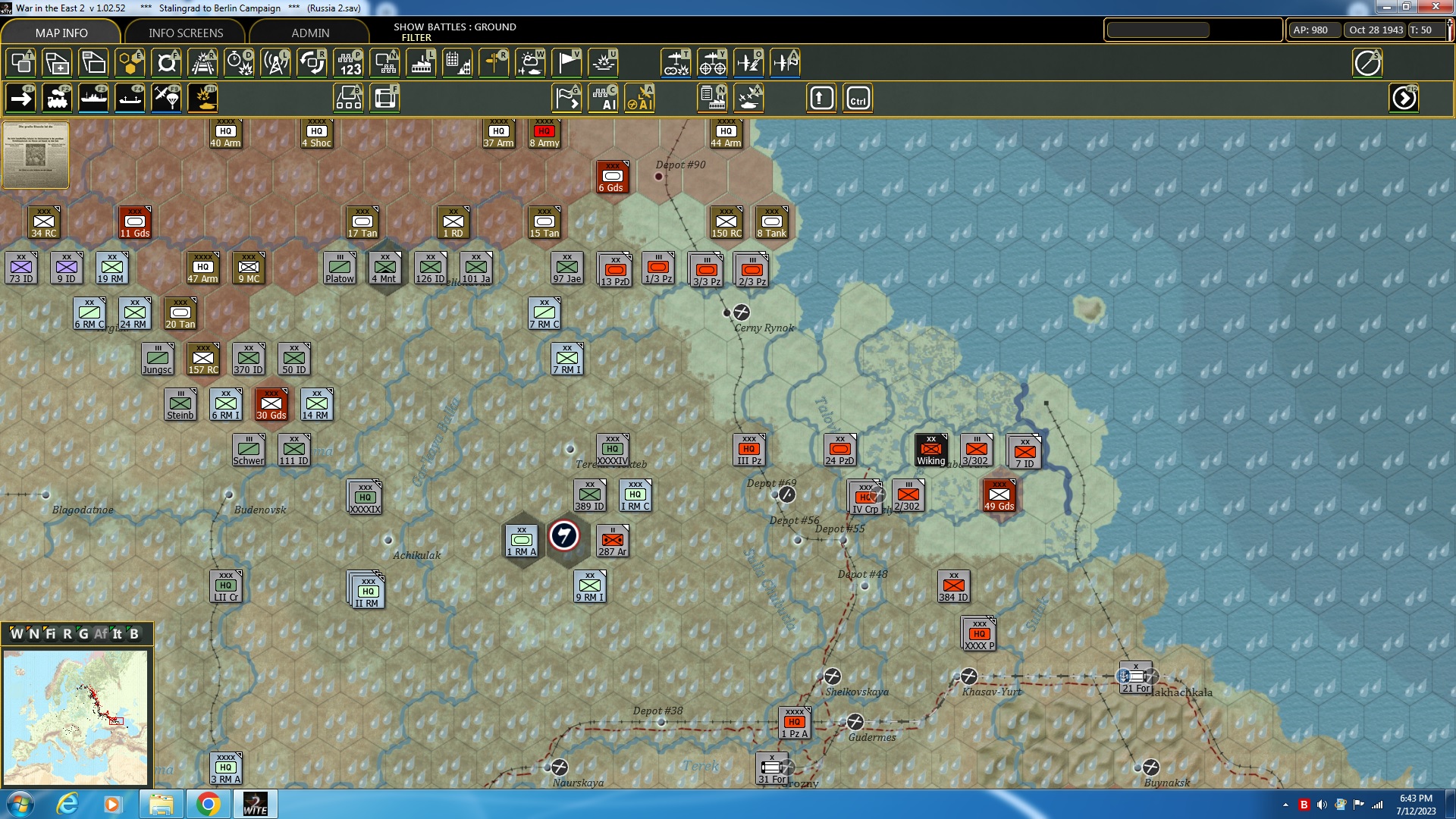This screenshot has width=1456, height=819.
Task: Click the AI air assist icon
Action: point(641,99)
